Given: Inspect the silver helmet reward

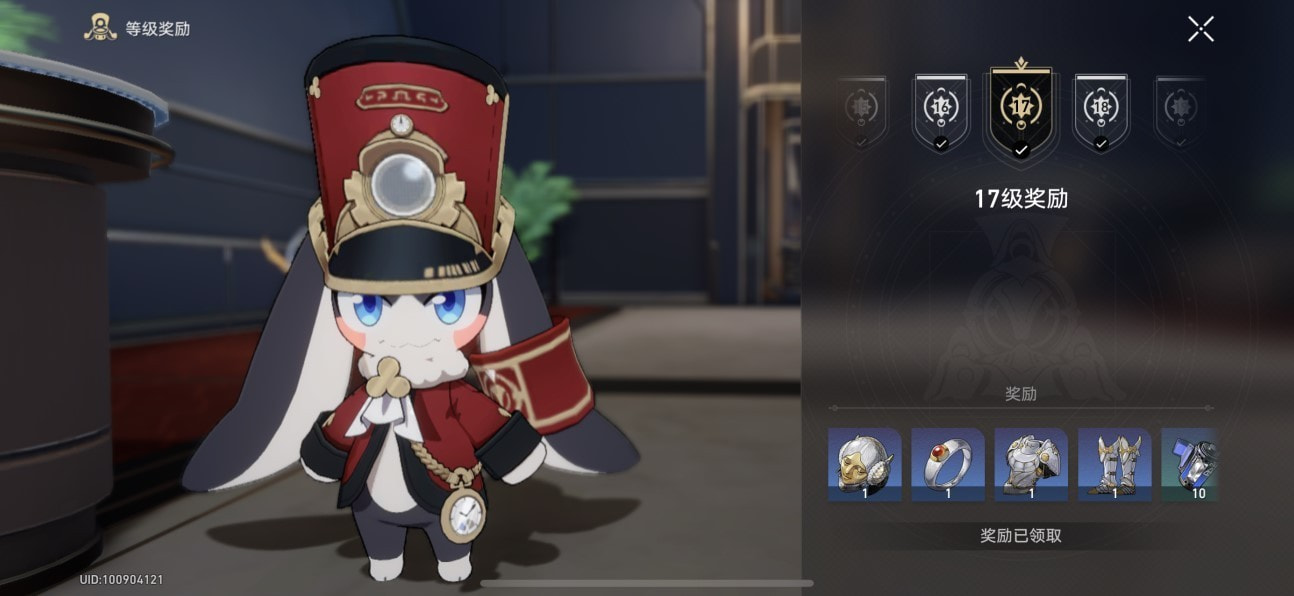Looking at the screenshot, I should pos(864,464).
